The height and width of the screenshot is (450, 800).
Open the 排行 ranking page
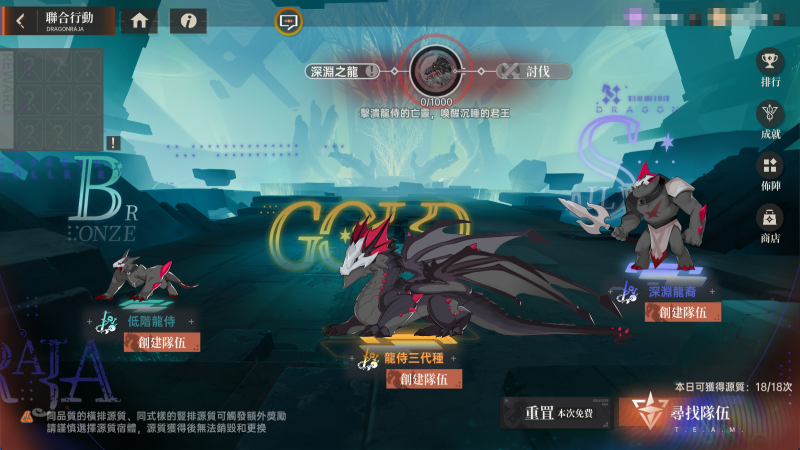click(769, 67)
